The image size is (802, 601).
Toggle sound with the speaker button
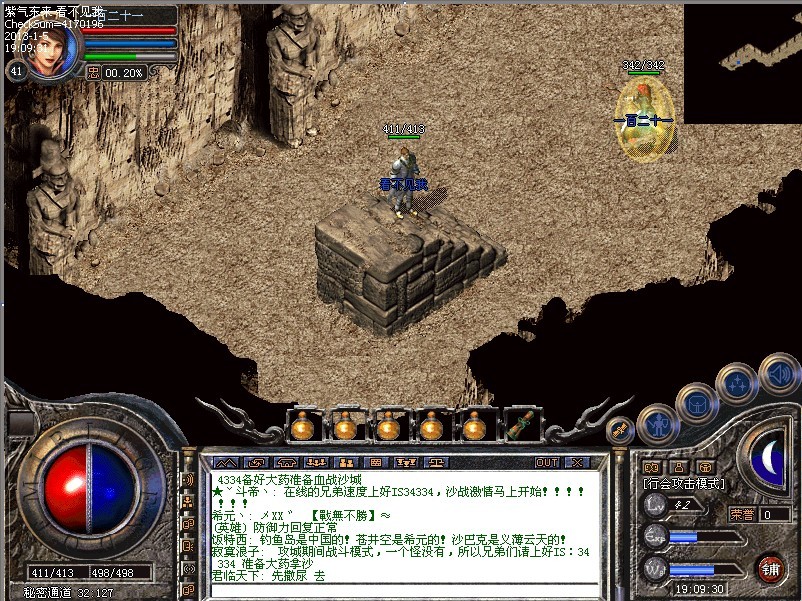[779, 374]
